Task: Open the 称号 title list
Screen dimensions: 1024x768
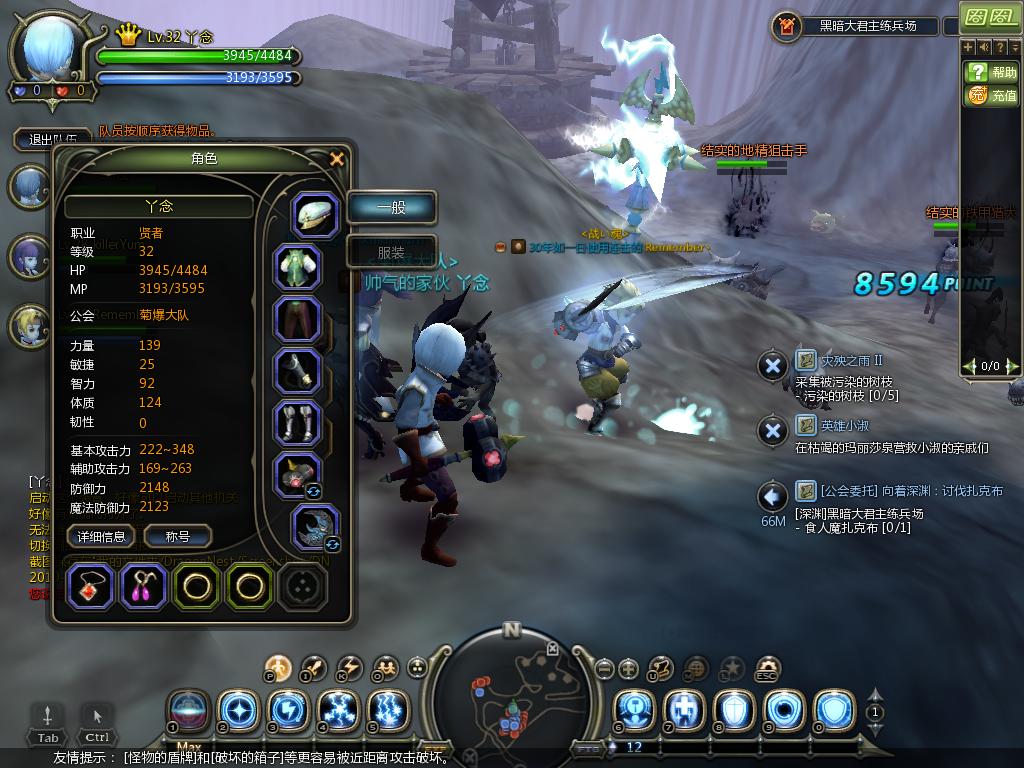Action: 177,537
